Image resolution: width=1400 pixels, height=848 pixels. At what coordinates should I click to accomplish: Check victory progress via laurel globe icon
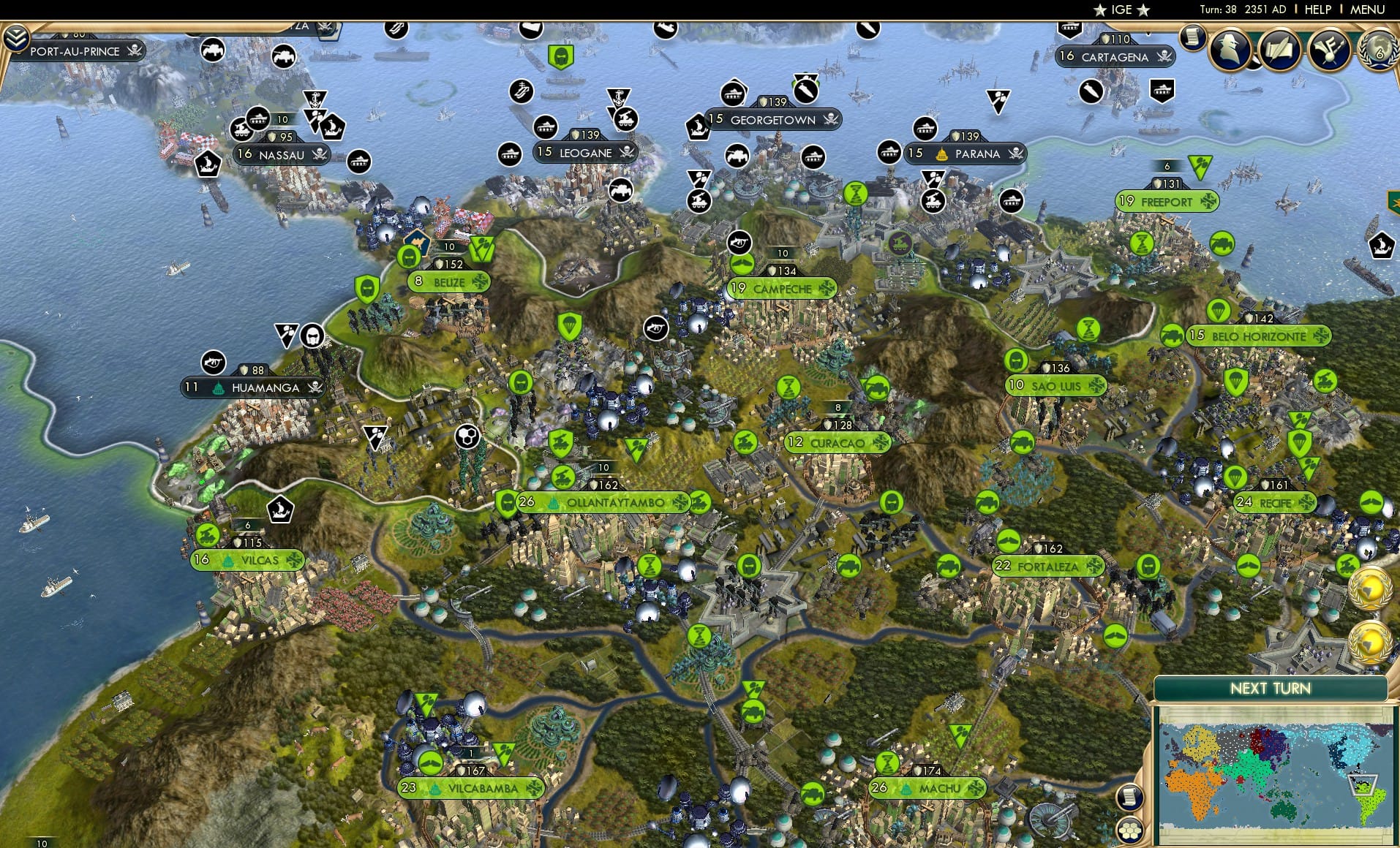pos(1378,51)
